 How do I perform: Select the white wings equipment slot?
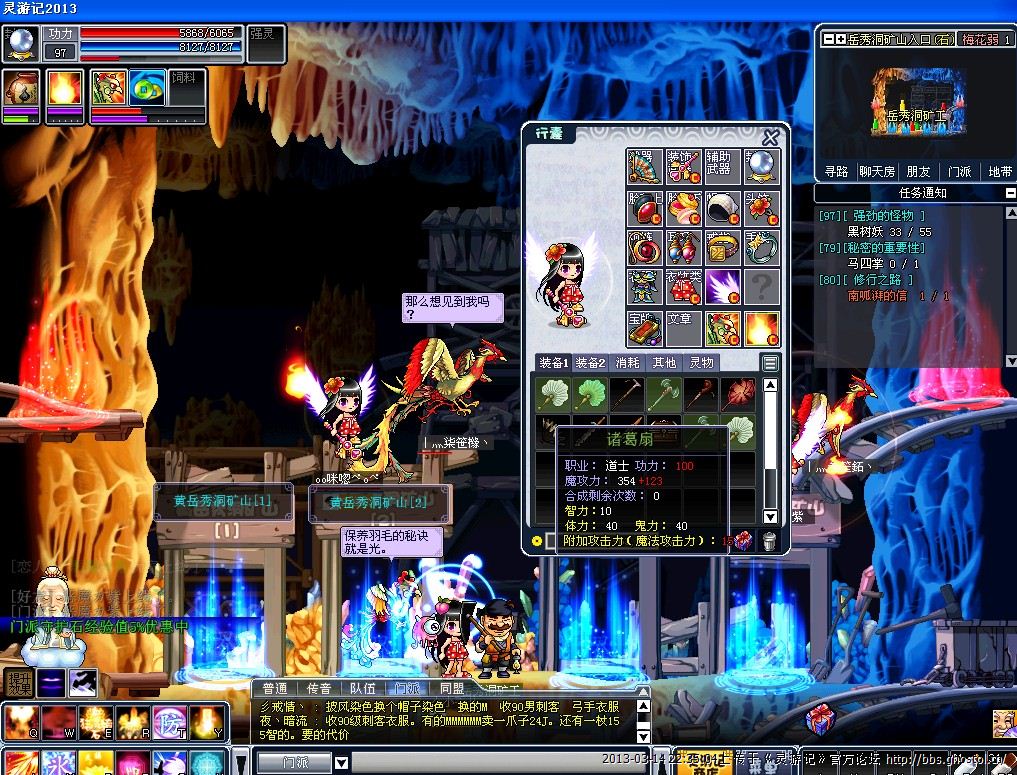tap(722, 287)
